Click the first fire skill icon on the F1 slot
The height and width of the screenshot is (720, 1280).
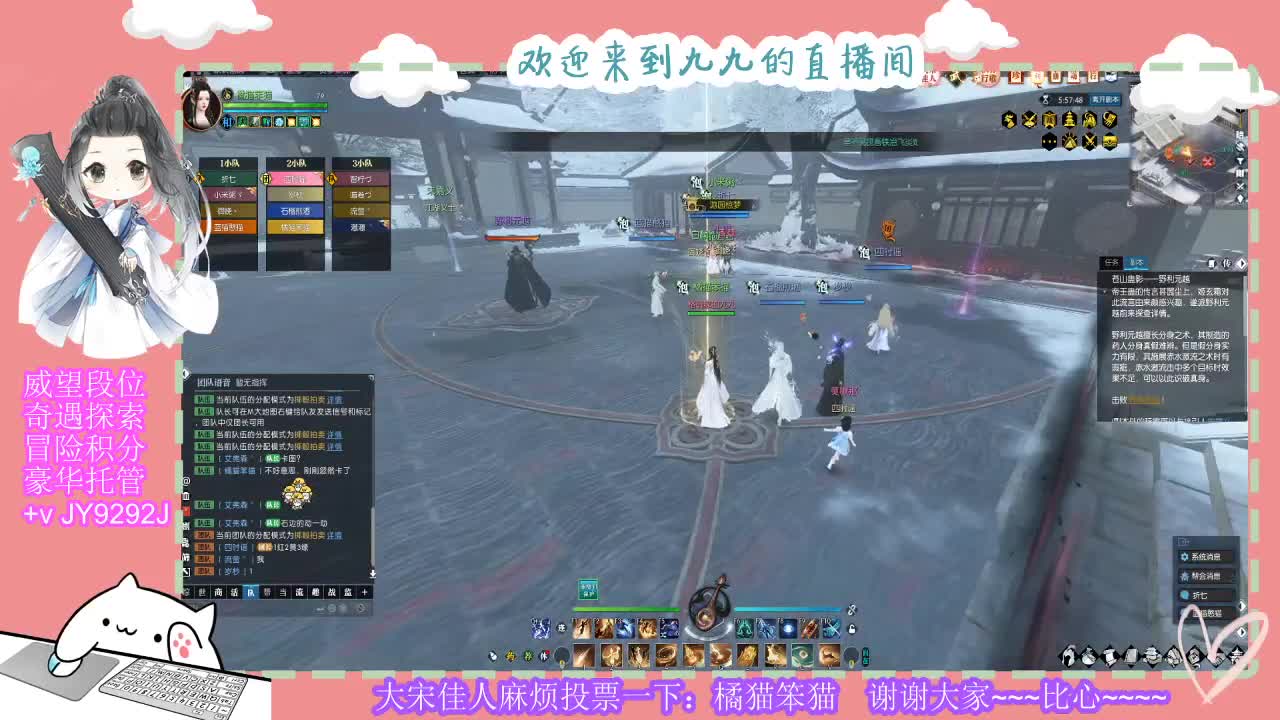(x=581, y=628)
